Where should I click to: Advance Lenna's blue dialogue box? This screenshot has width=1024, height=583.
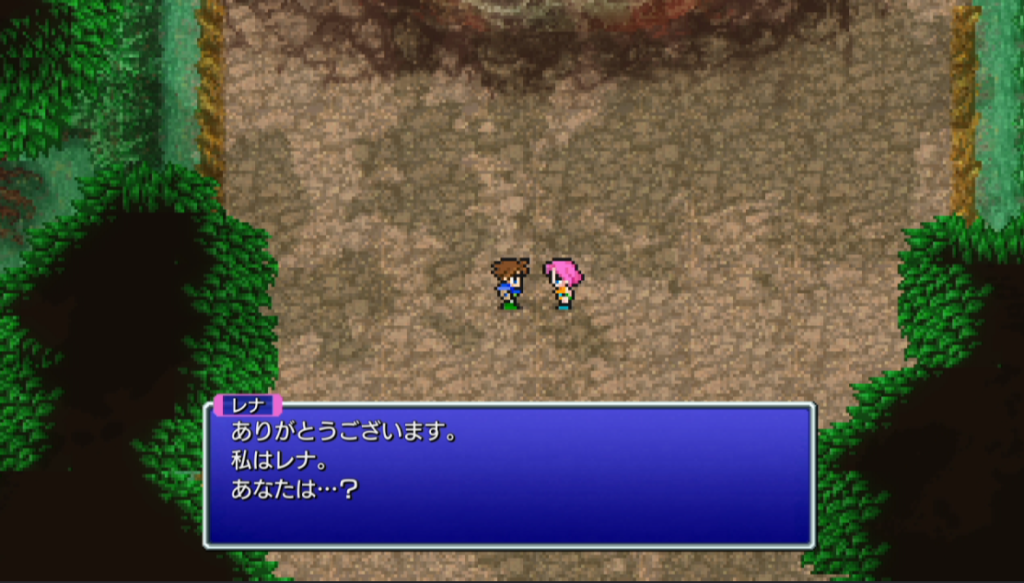[509, 475]
